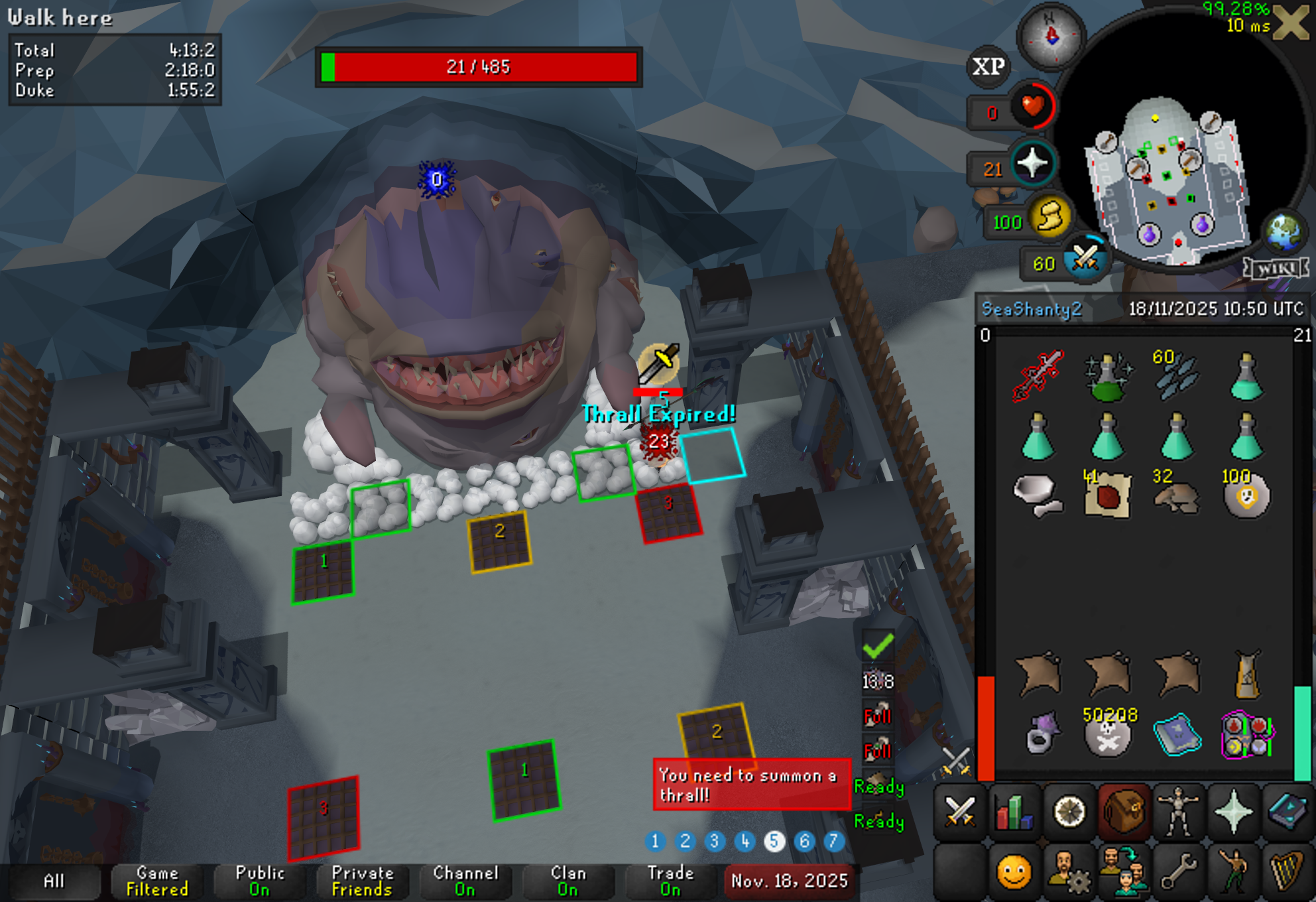This screenshot has width=1316, height=902.
Task: Open the Combat Options tab
Action: pyautogui.click(x=959, y=812)
